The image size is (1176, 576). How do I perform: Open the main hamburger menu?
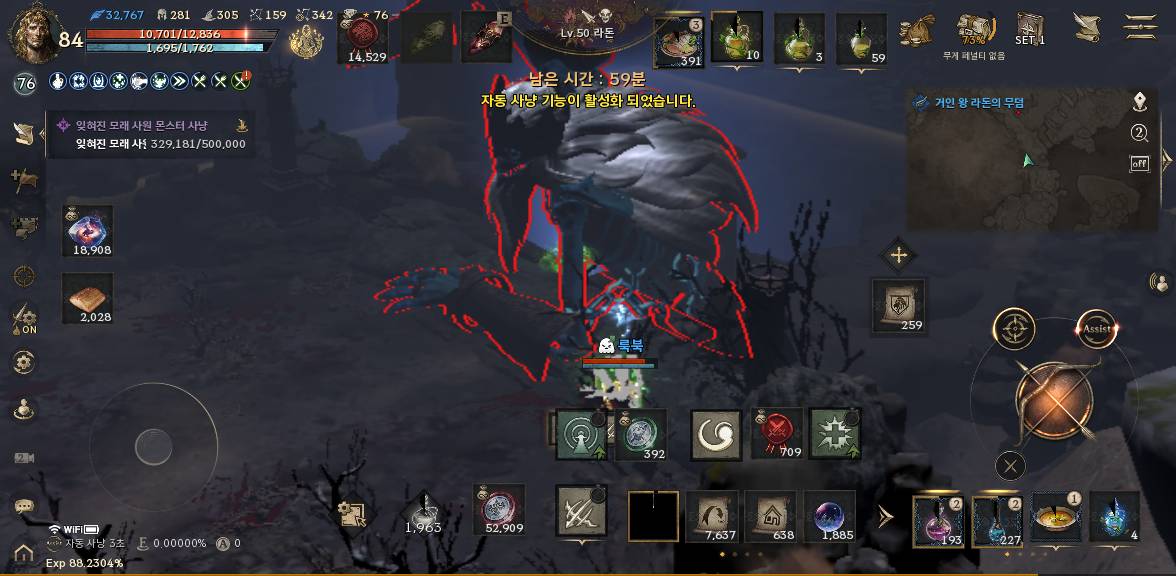point(1139,26)
